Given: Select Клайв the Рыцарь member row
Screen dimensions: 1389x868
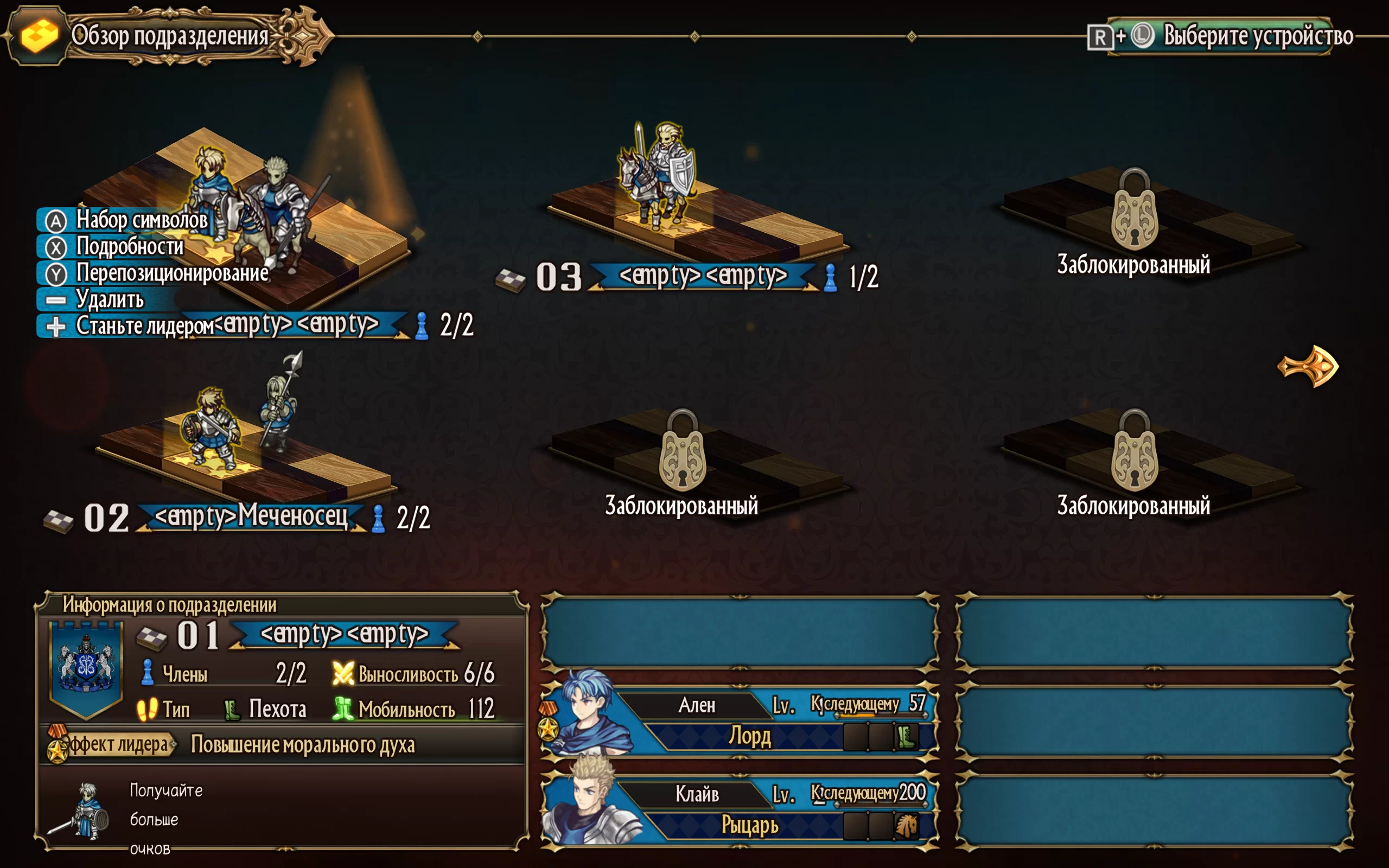Looking at the screenshot, I should click(741, 808).
